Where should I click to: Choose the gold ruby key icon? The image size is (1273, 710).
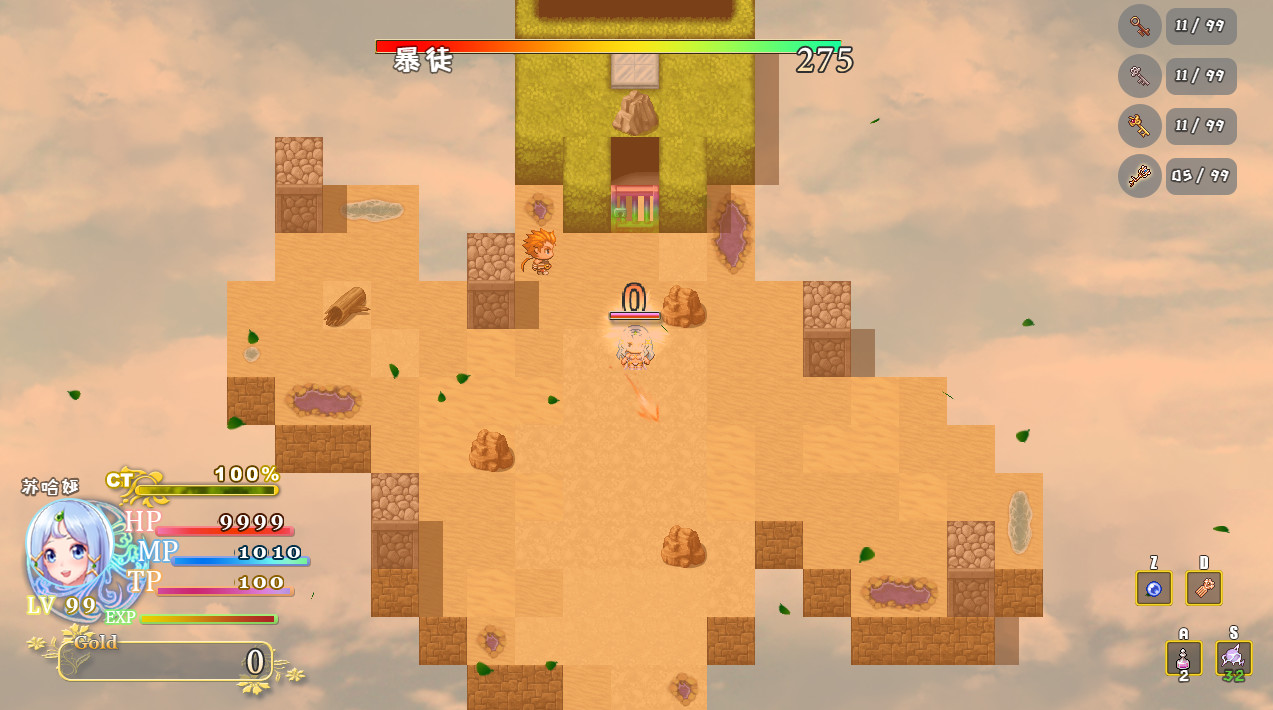coord(1140,126)
